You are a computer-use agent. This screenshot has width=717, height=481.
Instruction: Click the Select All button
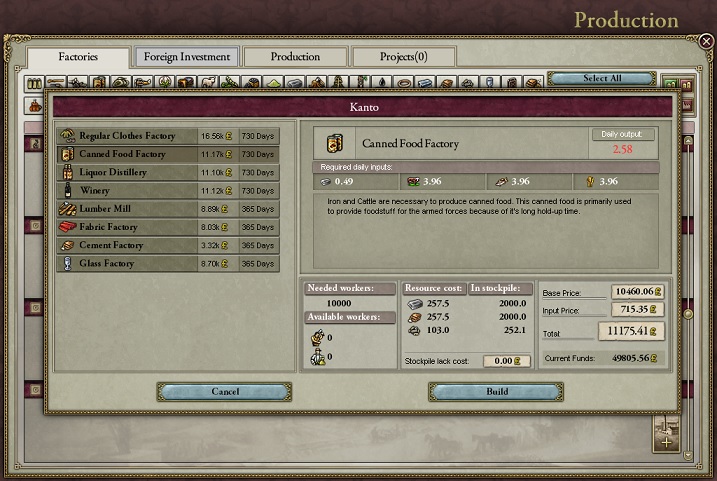tap(602, 78)
